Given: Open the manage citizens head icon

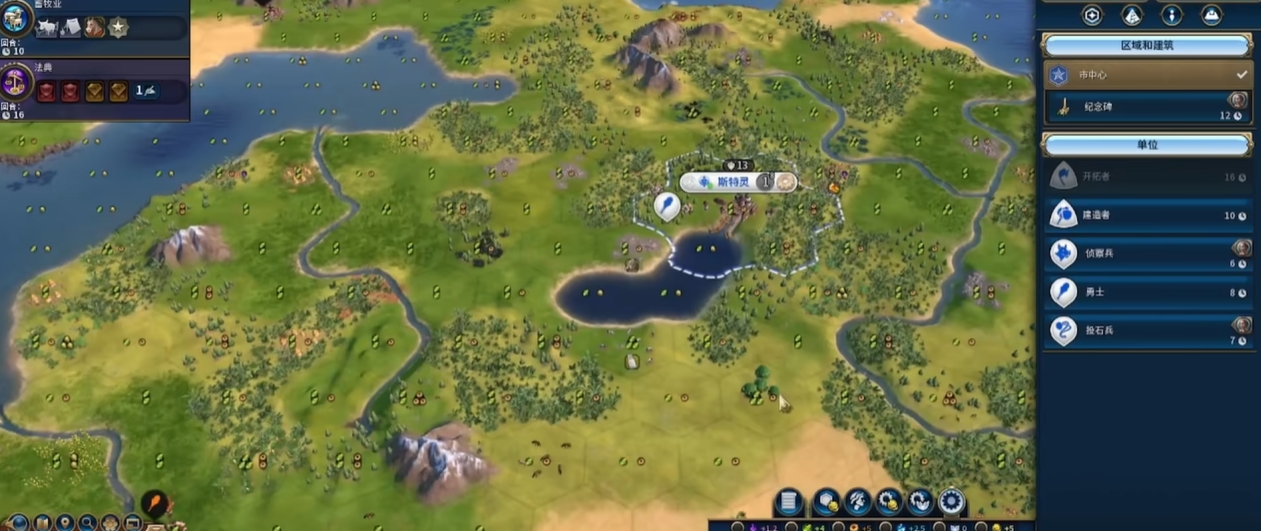Looking at the screenshot, I should tap(857, 502).
